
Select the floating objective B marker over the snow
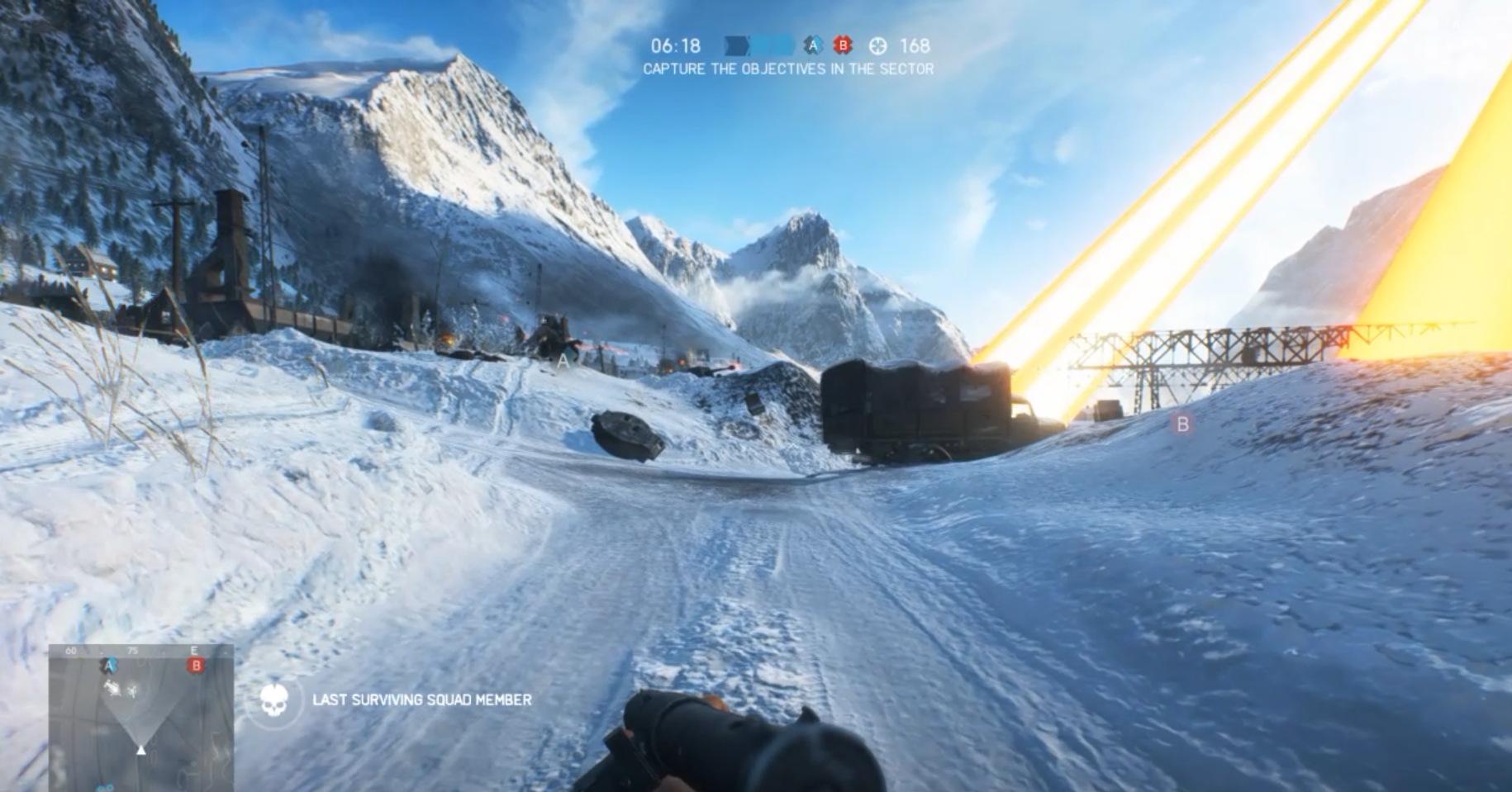pyautogui.click(x=1182, y=424)
